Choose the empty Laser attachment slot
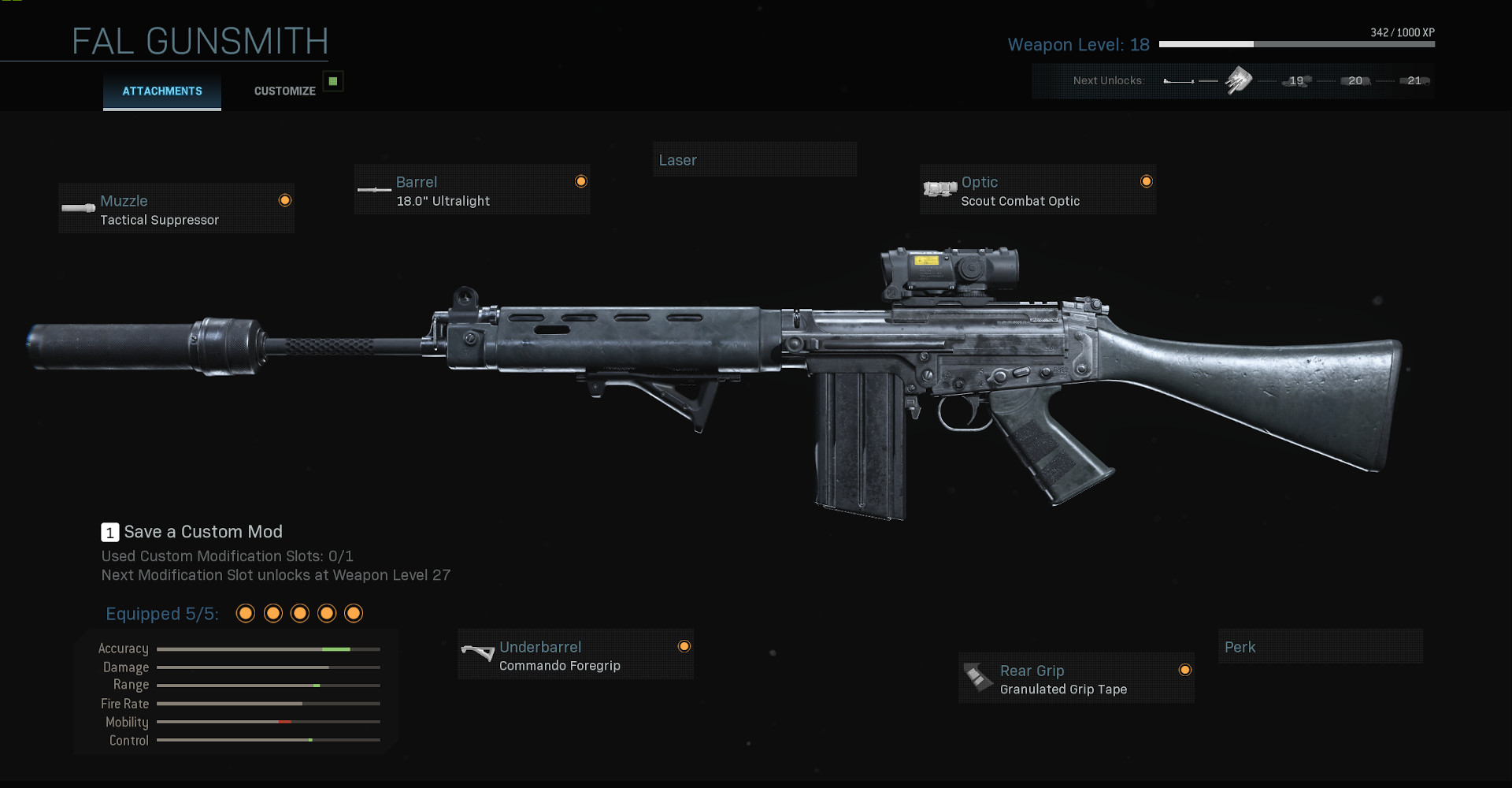 tap(754, 160)
